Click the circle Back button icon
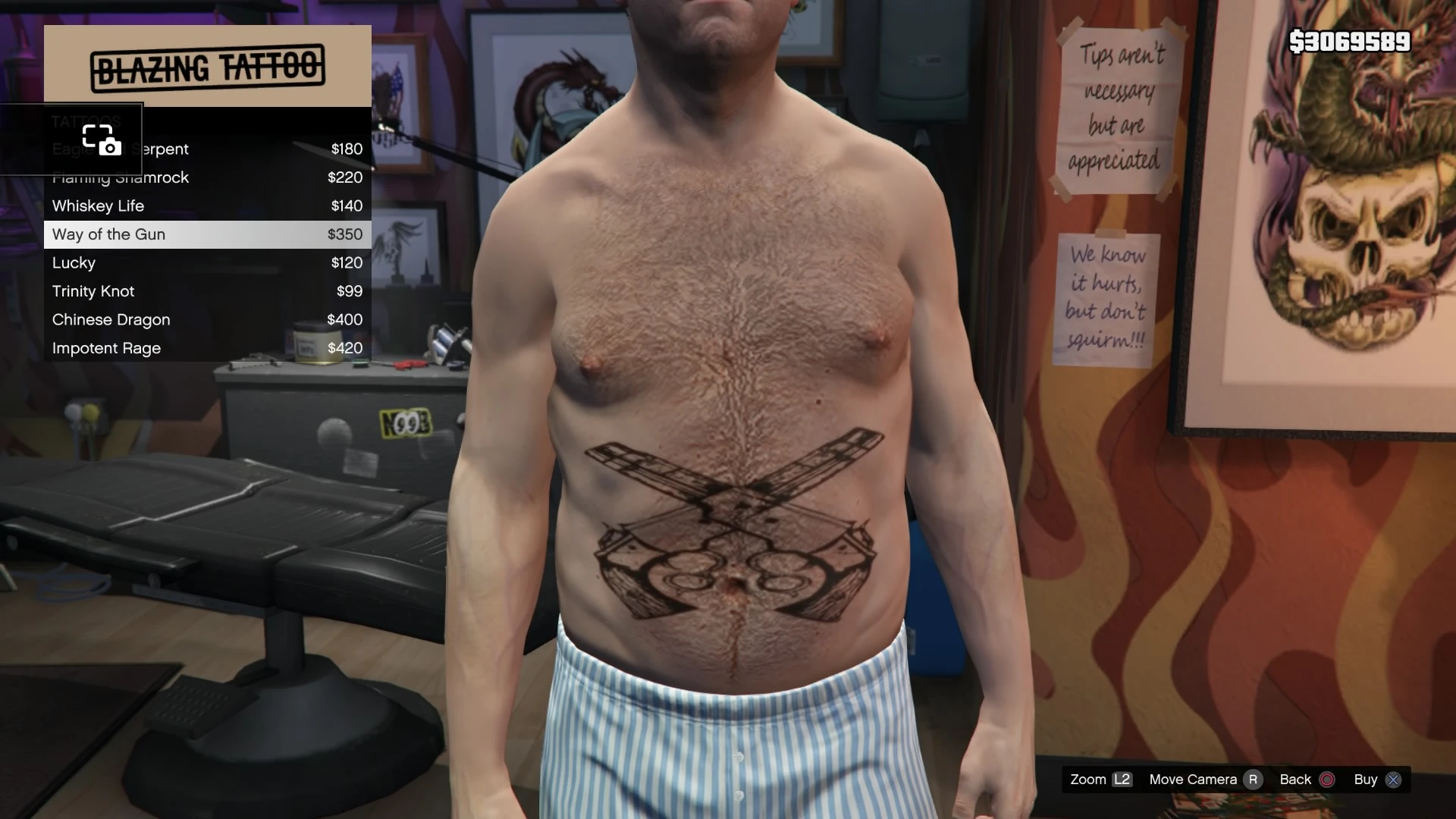 pos(1326,779)
